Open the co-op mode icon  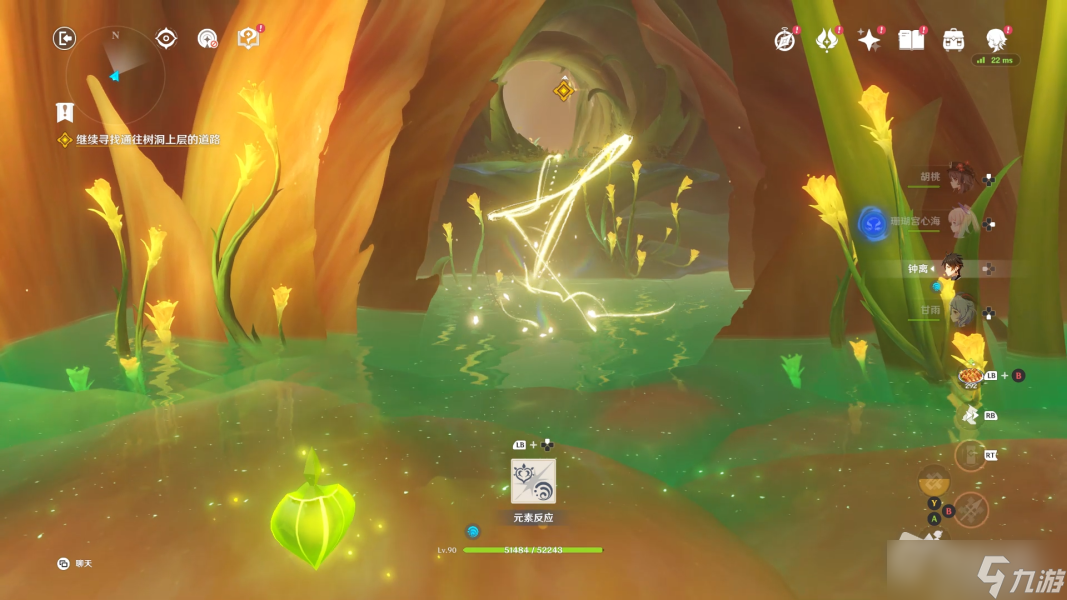(207, 38)
